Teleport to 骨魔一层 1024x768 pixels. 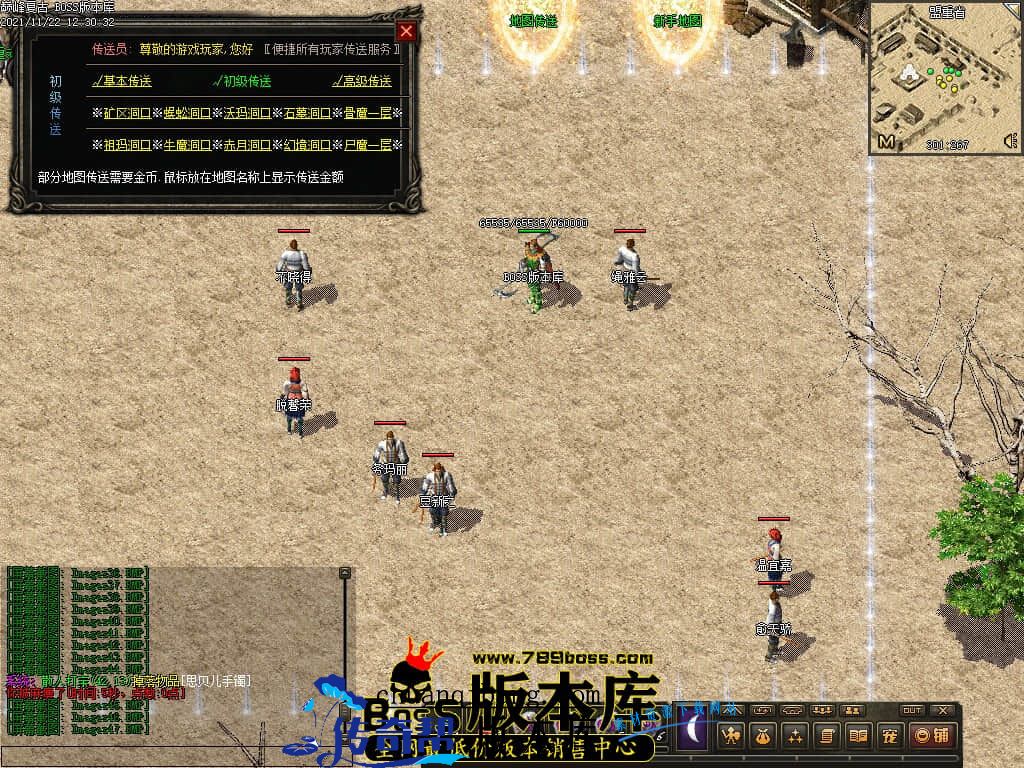point(367,113)
